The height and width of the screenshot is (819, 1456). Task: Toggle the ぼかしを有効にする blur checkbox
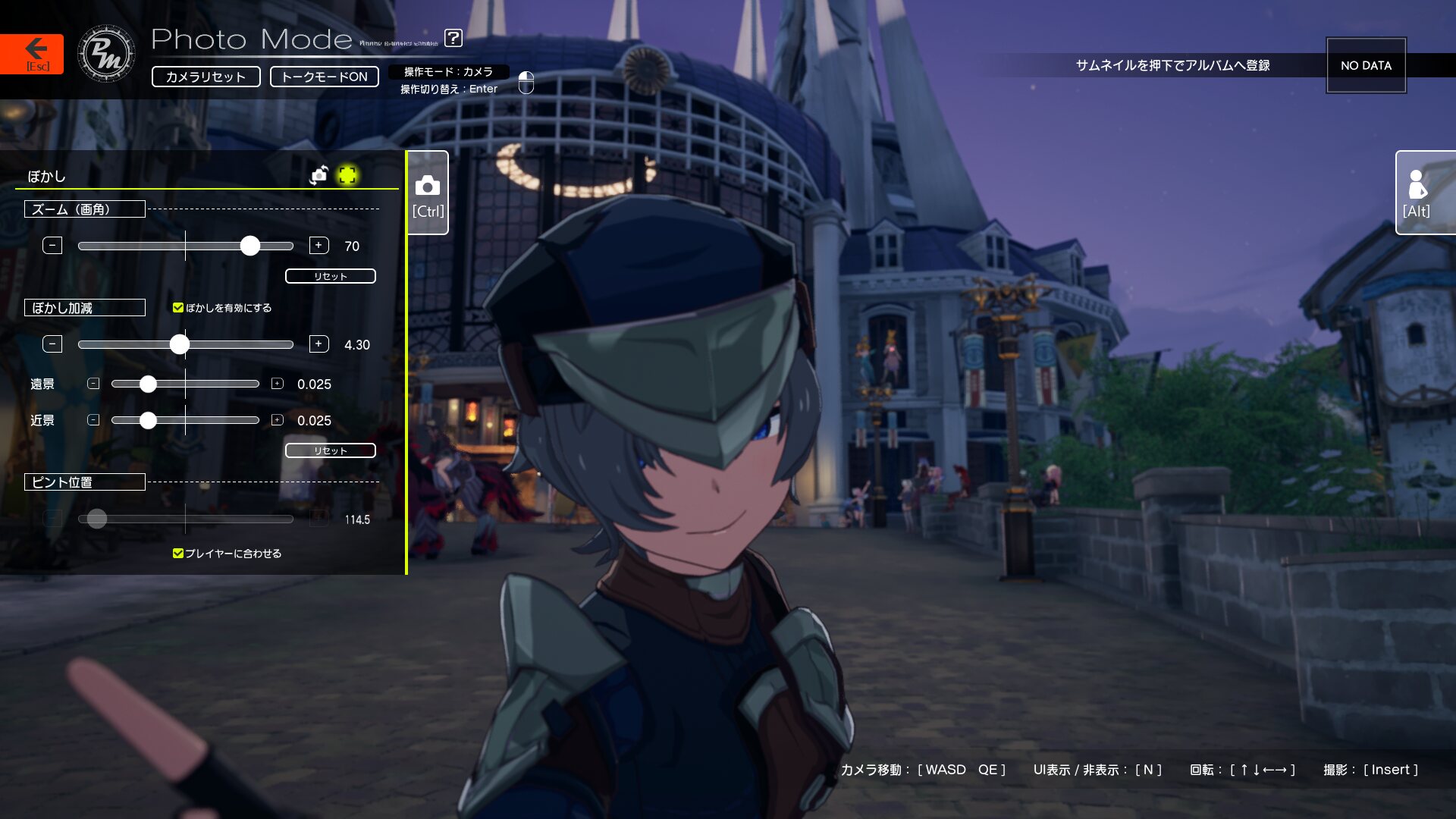pos(178,308)
